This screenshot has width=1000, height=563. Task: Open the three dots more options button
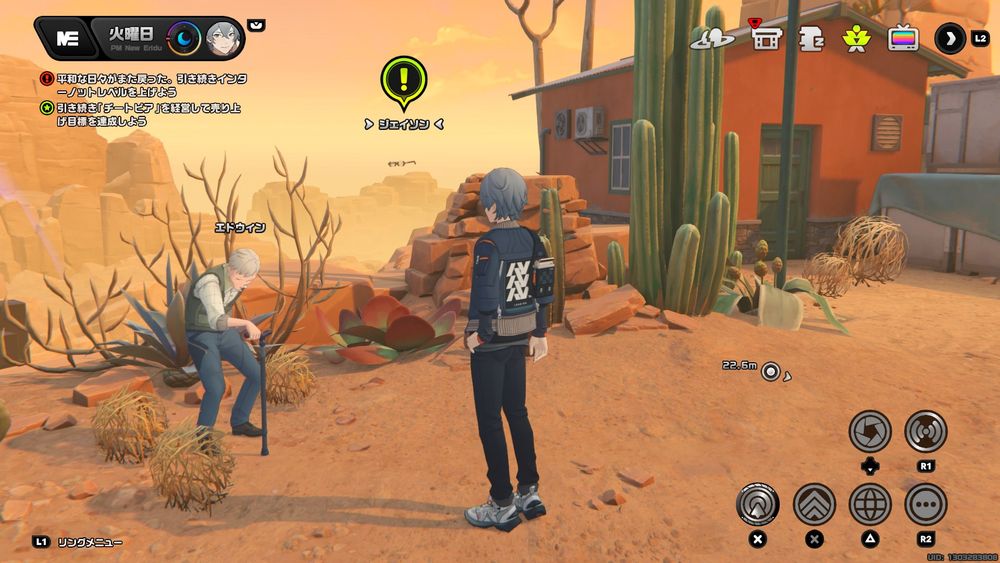point(926,504)
